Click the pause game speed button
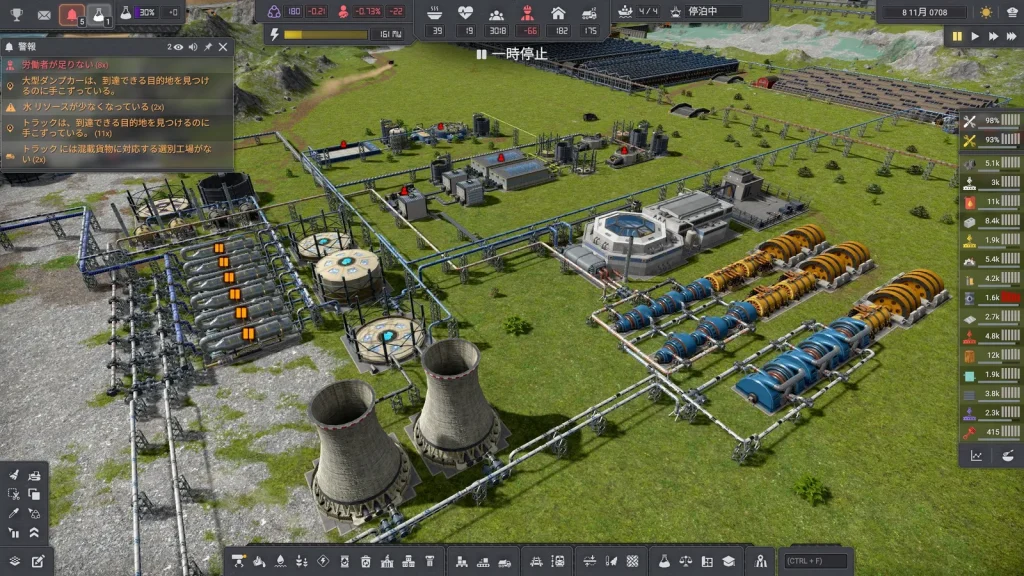 (957, 36)
